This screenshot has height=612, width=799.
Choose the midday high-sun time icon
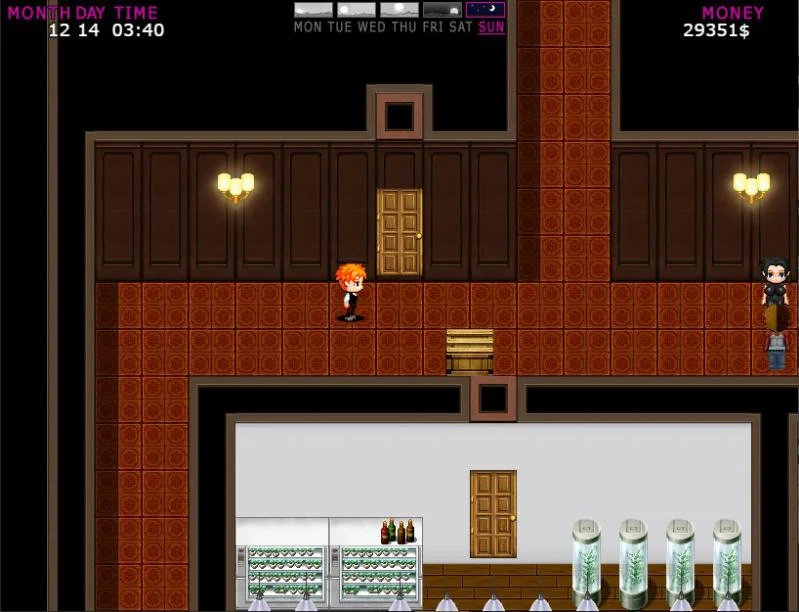coord(399,10)
